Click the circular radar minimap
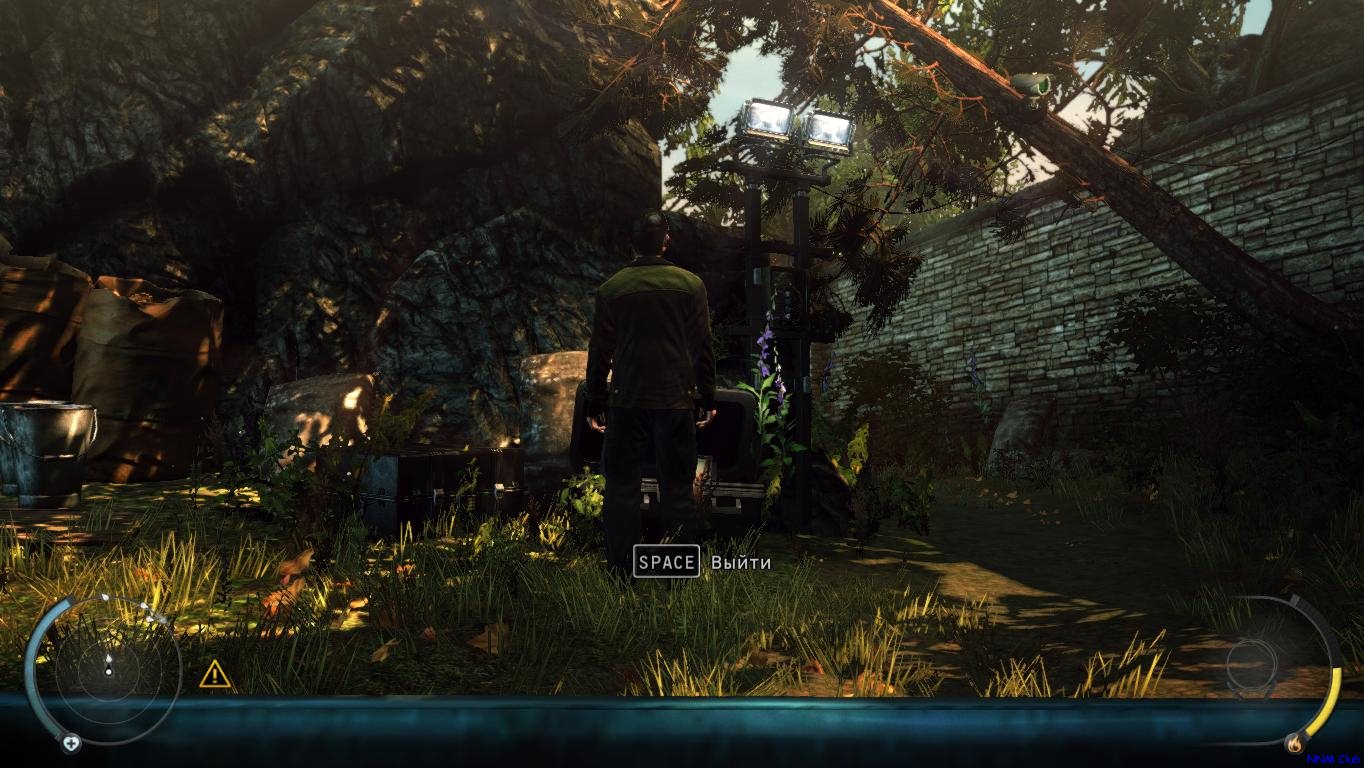 tap(108, 664)
